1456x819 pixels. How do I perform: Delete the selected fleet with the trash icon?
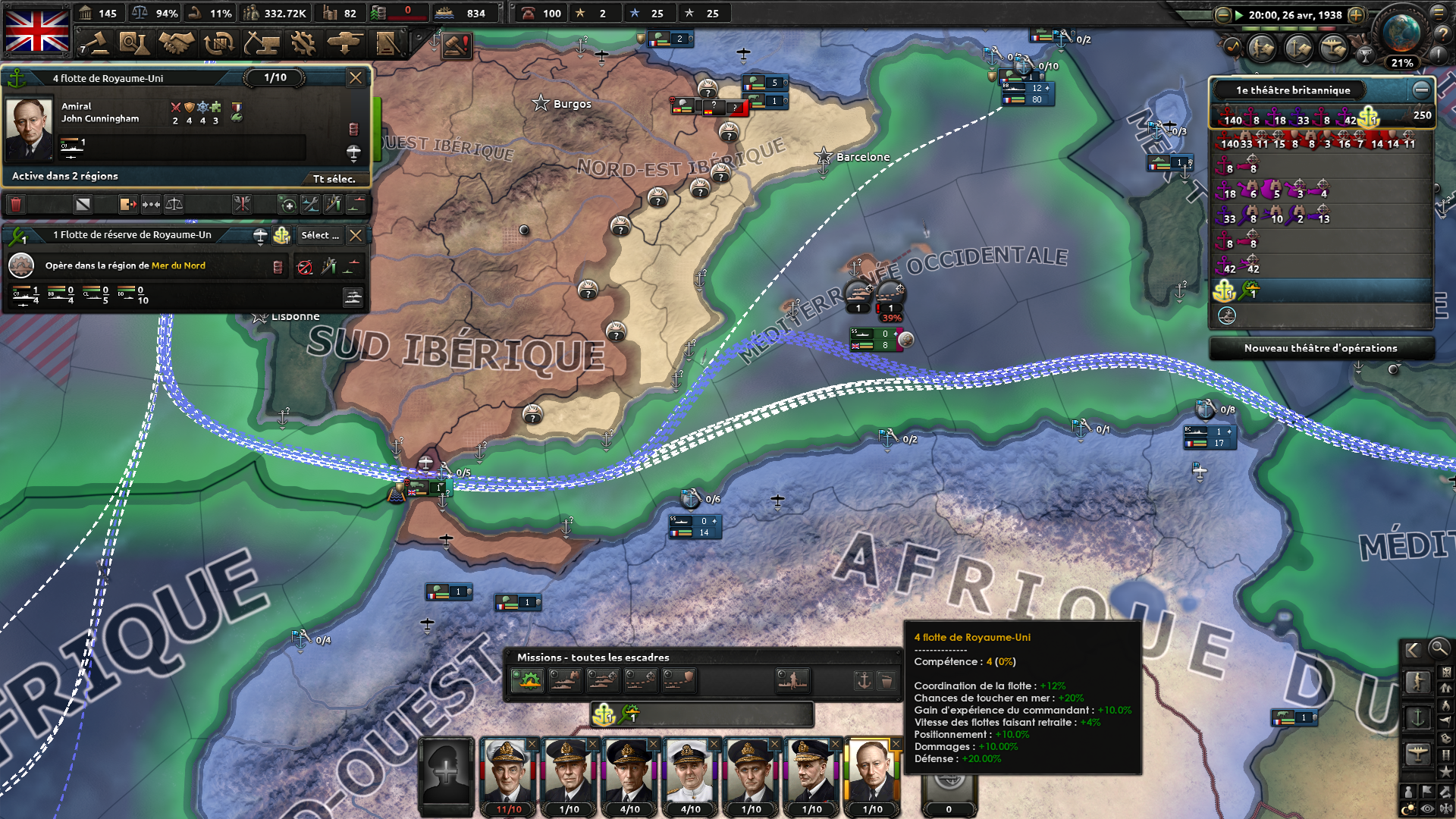point(15,205)
